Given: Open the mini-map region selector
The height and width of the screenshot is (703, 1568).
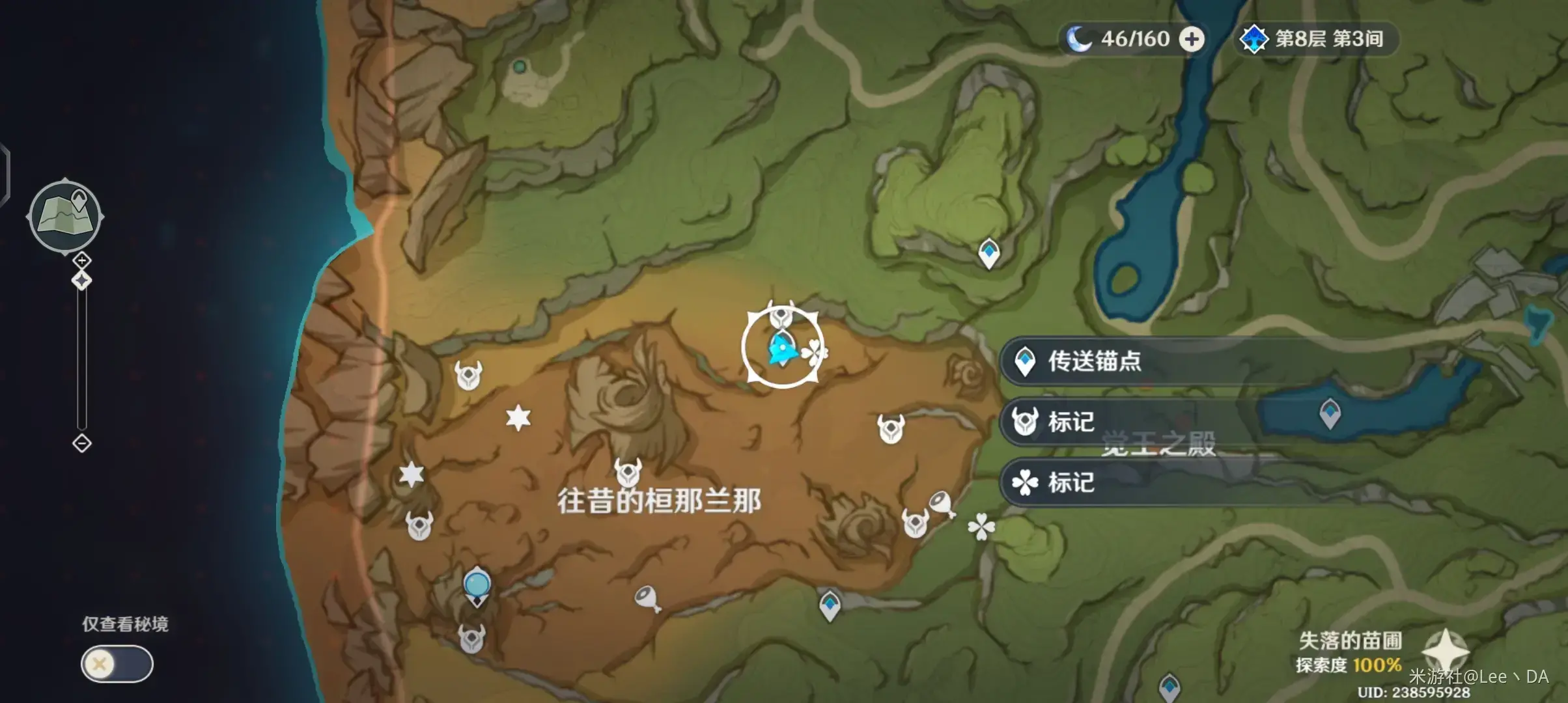Looking at the screenshot, I should 65,215.
